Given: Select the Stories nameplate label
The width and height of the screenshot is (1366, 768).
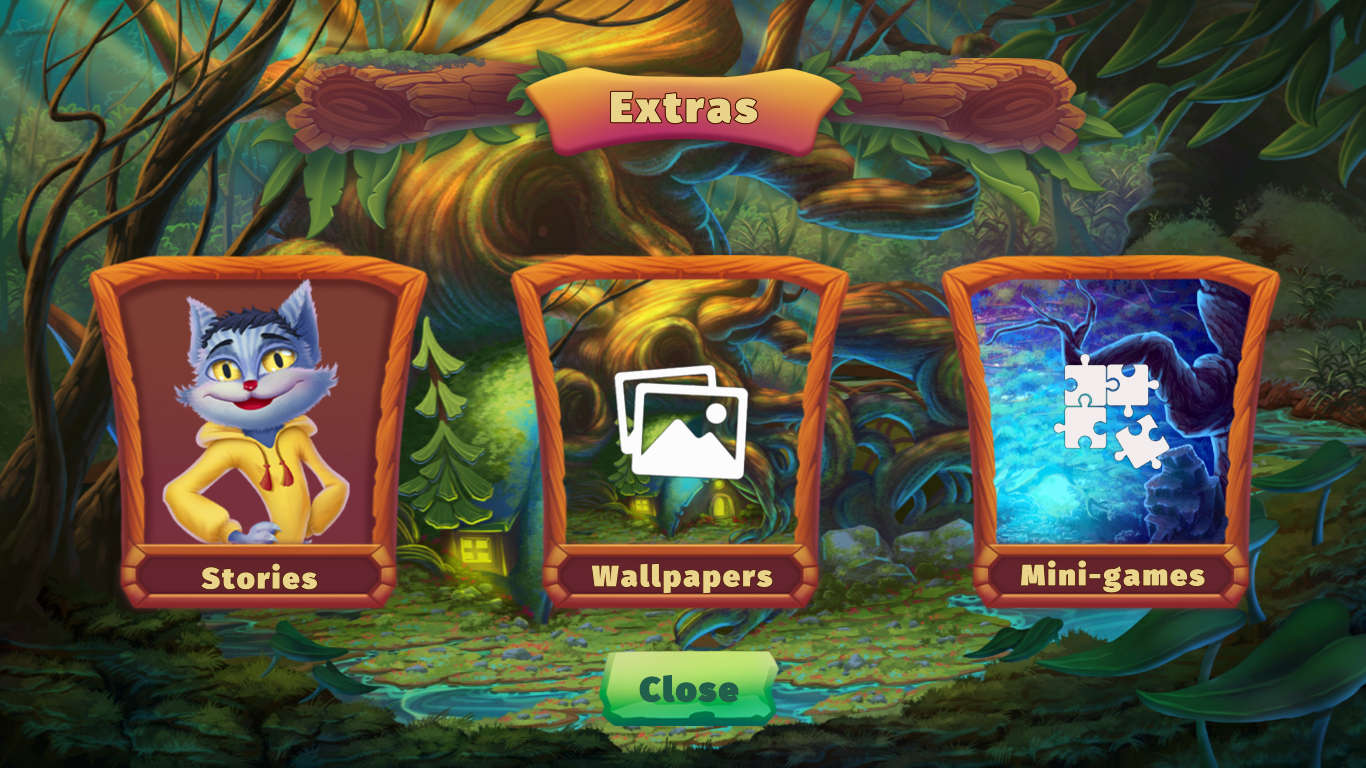Looking at the screenshot, I should coord(258,576).
